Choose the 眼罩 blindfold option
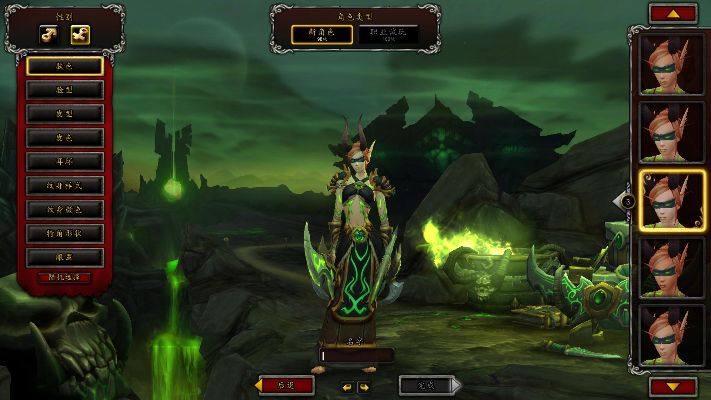The width and height of the screenshot is (711, 400). (64, 256)
